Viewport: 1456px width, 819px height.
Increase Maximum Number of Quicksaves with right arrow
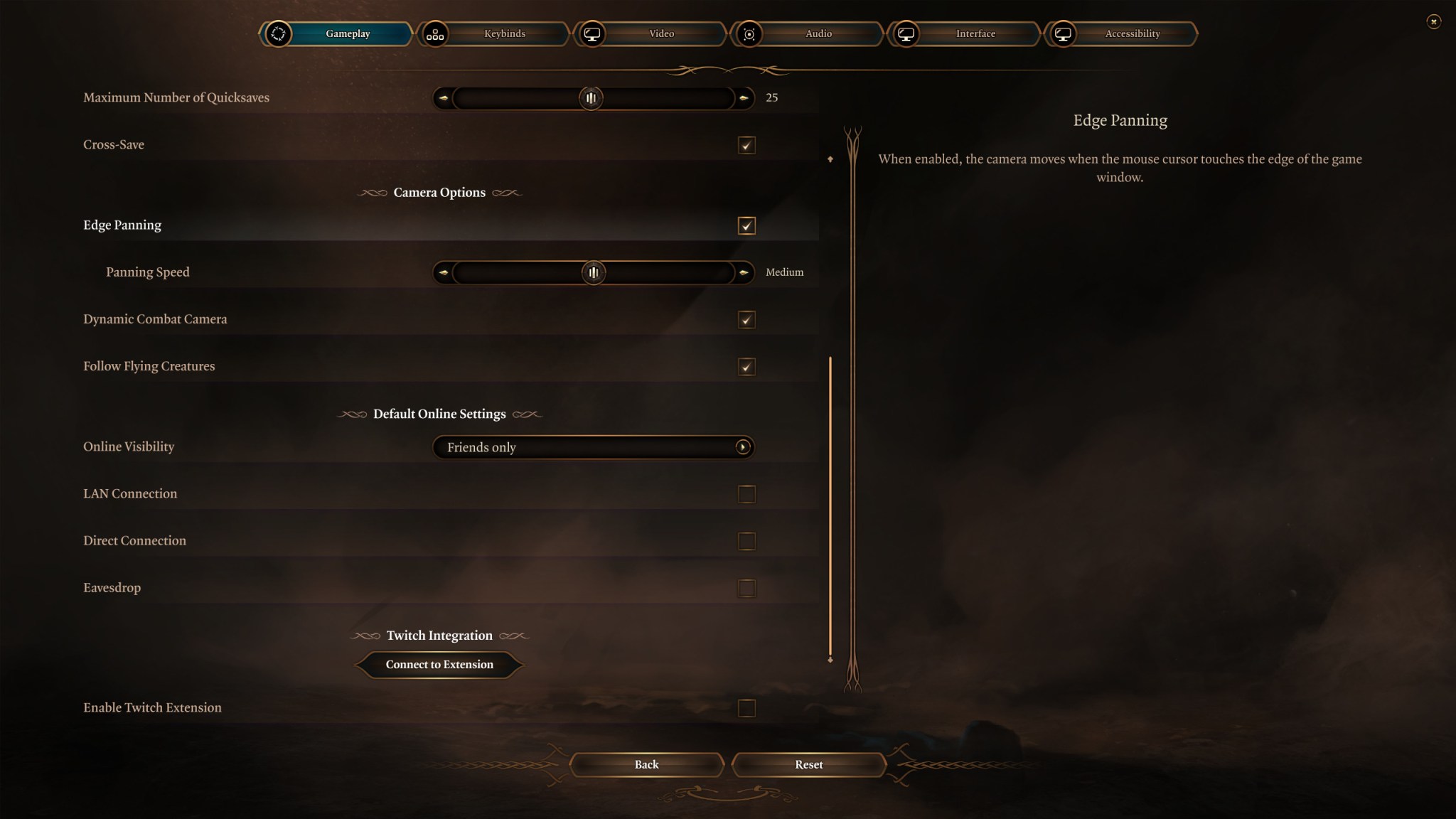tap(744, 98)
